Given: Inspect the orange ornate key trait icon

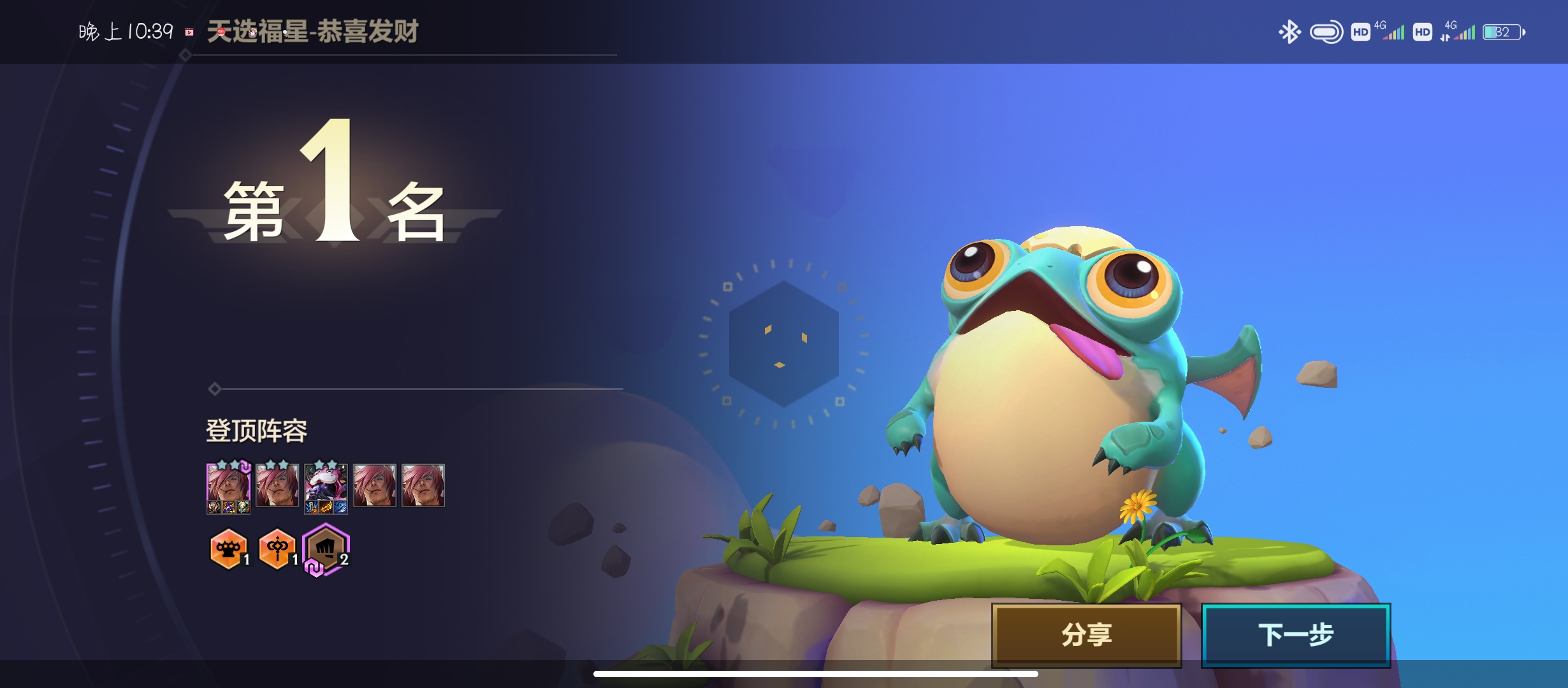Looking at the screenshot, I should (277, 548).
